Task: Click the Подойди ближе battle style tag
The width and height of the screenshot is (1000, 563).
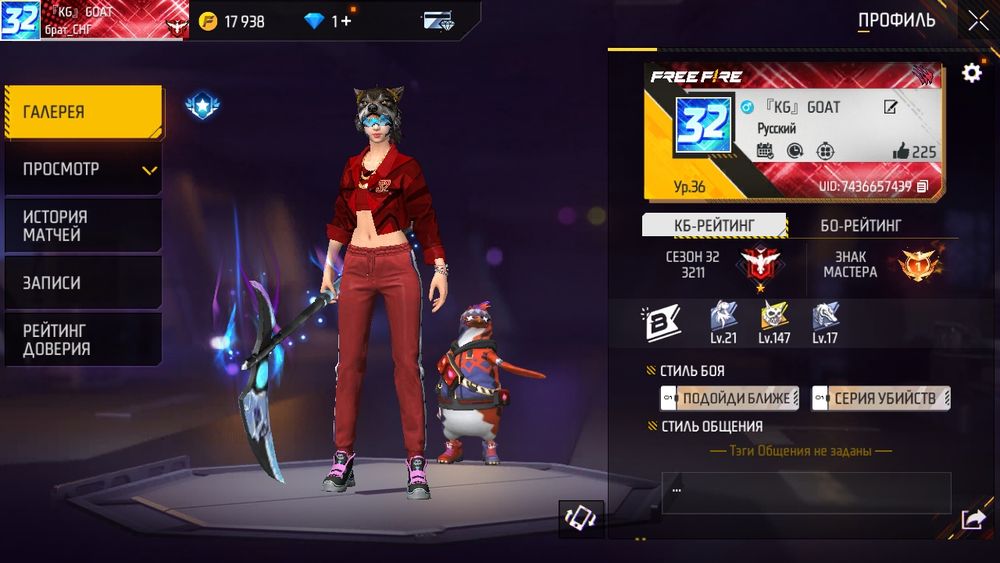Action: (x=730, y=398)
